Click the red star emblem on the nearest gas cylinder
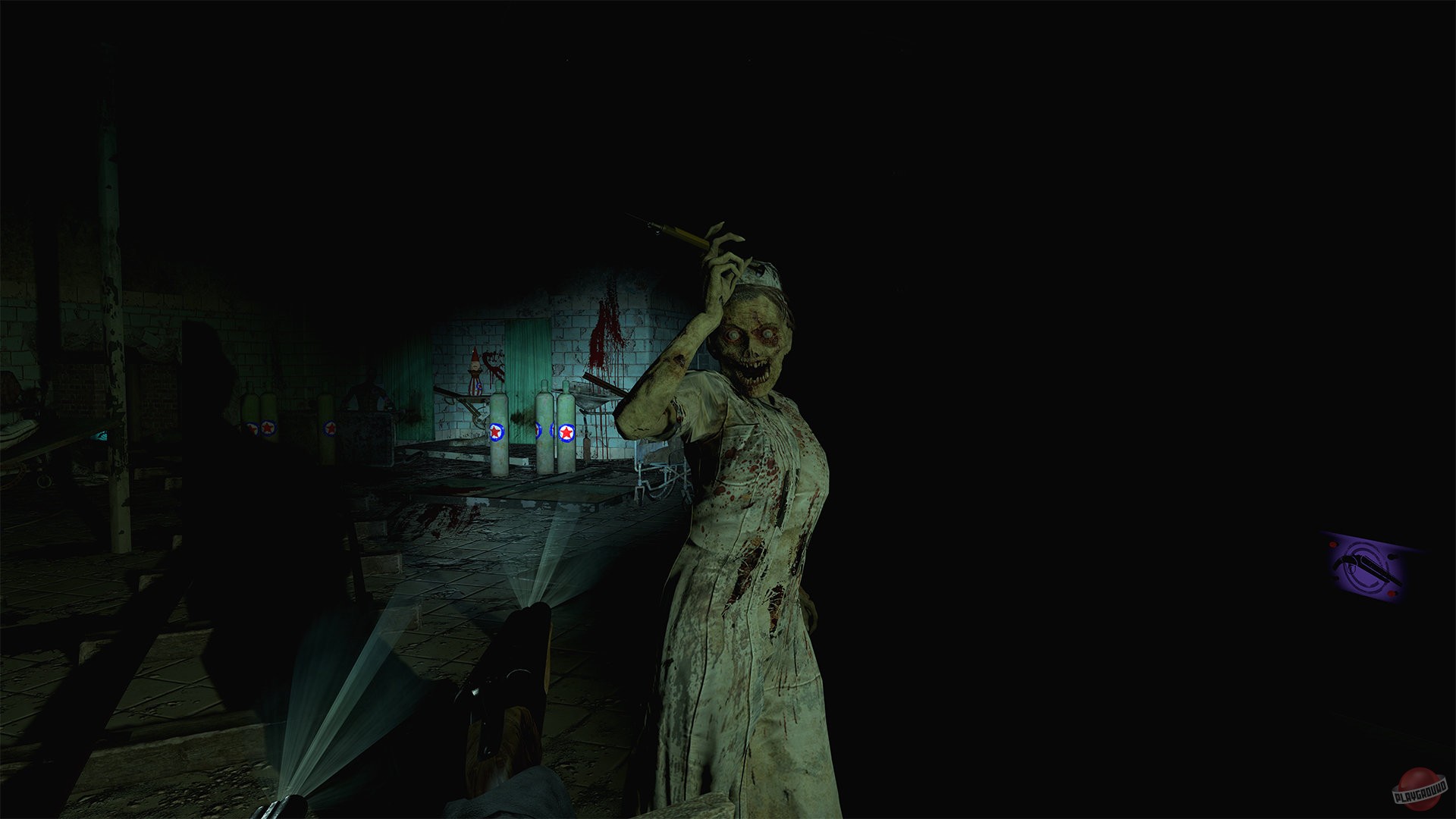Screen dimensions: 1456x819 [497, 432]
